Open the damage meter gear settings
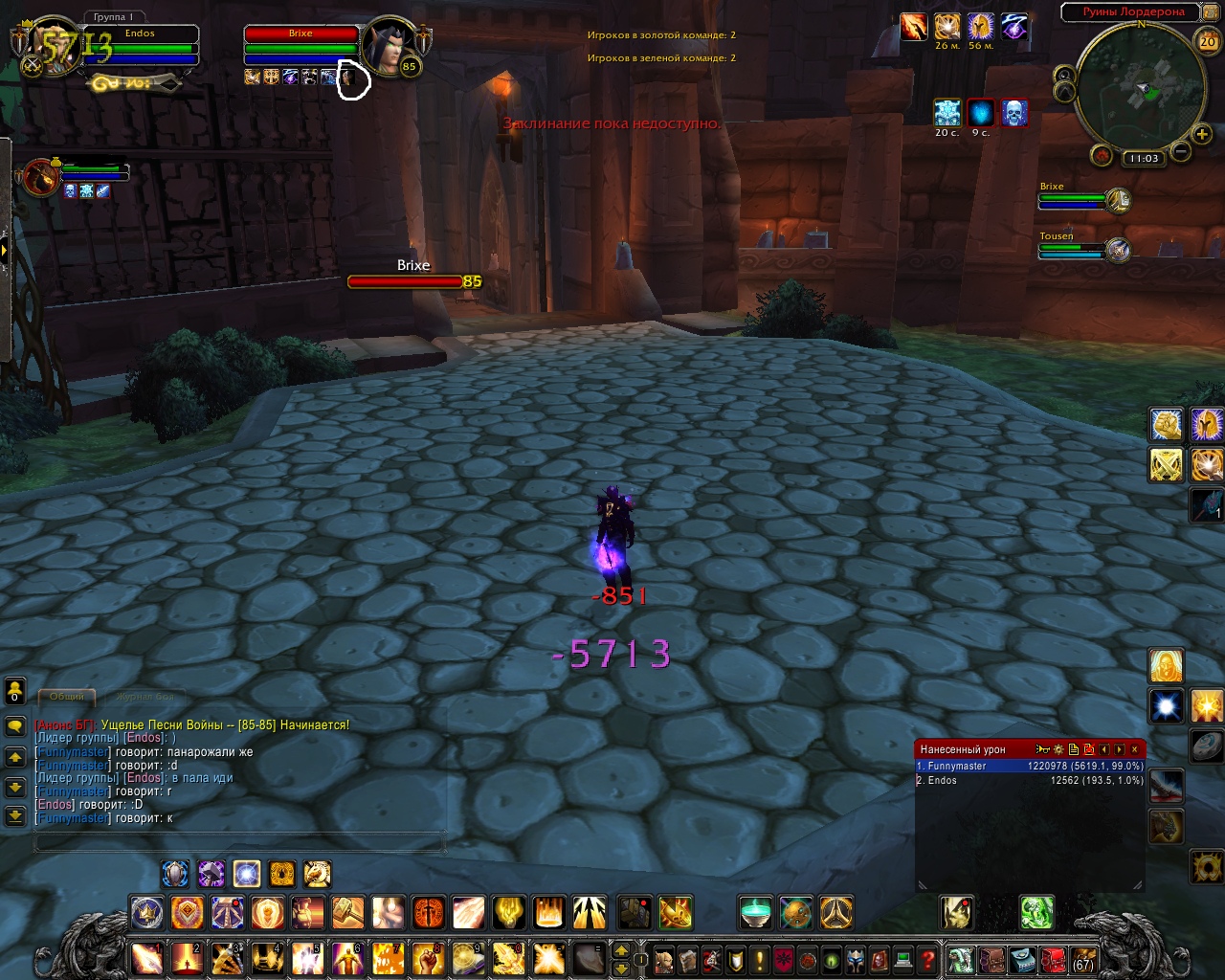Viewport: 1225px width, 980px height. click(x=1058, y=749)
